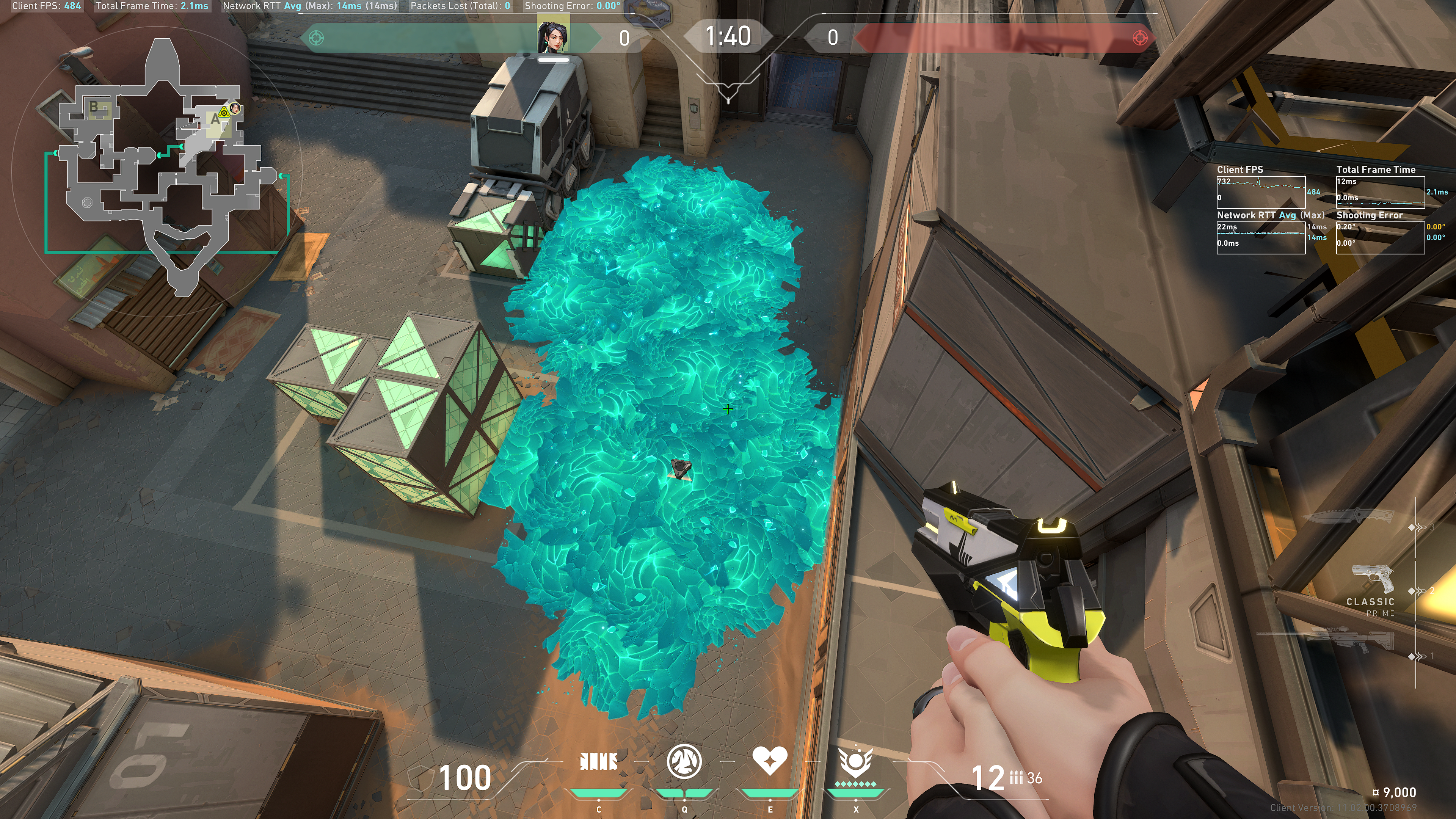Click the Total Frame Time graph
Viewport: 1456px width, 819px height.
point(1380,192)
